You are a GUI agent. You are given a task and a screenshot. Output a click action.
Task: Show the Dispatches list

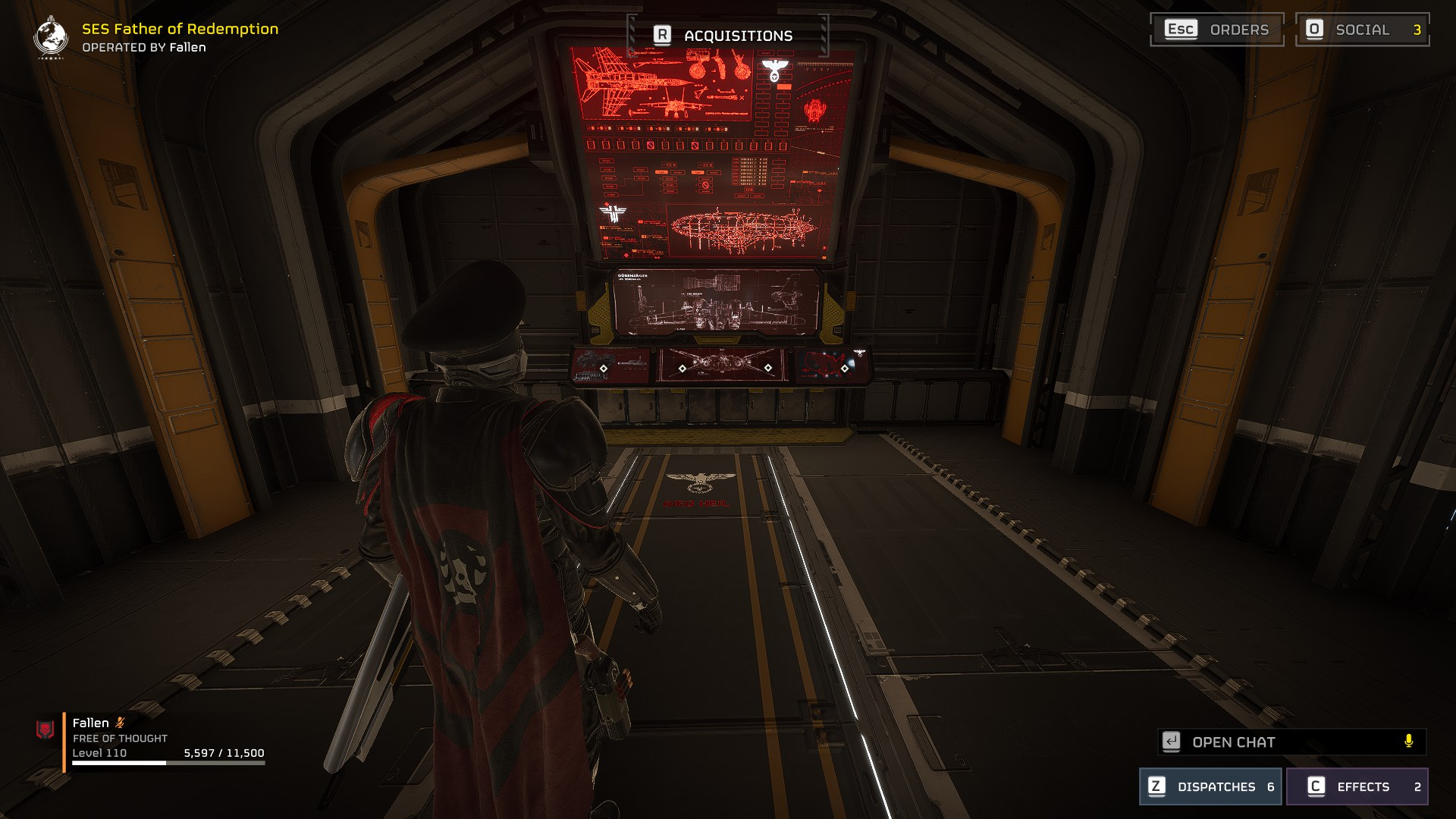point(1210,786)
